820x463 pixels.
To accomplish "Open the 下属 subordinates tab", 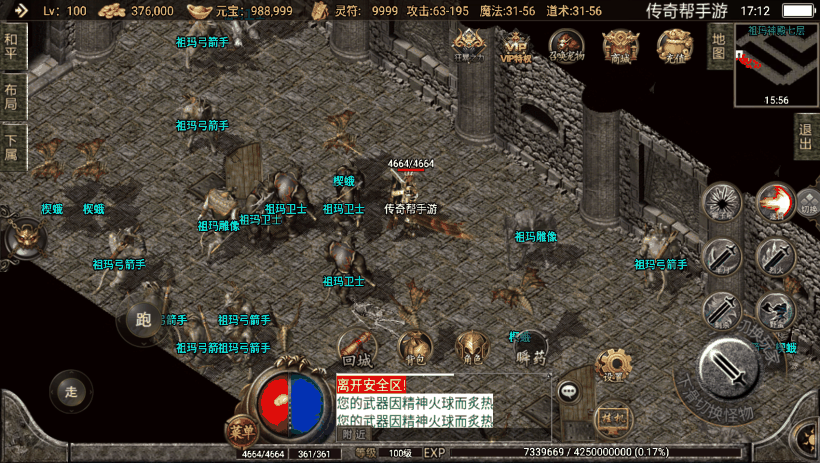I will point(11,147).
